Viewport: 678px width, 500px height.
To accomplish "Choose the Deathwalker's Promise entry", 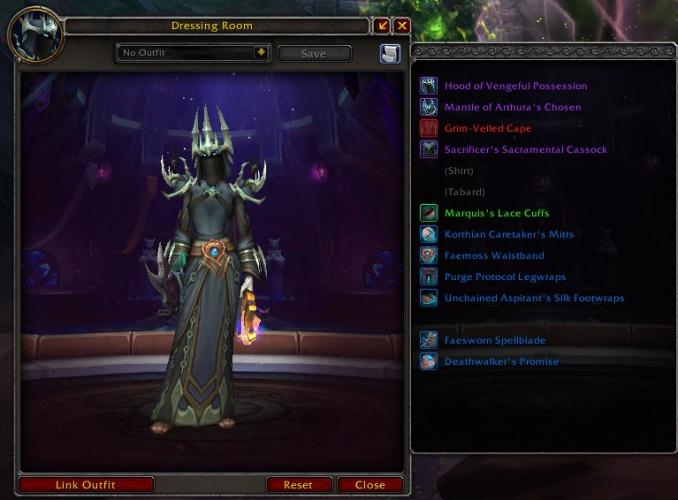I will coord(501,361).
